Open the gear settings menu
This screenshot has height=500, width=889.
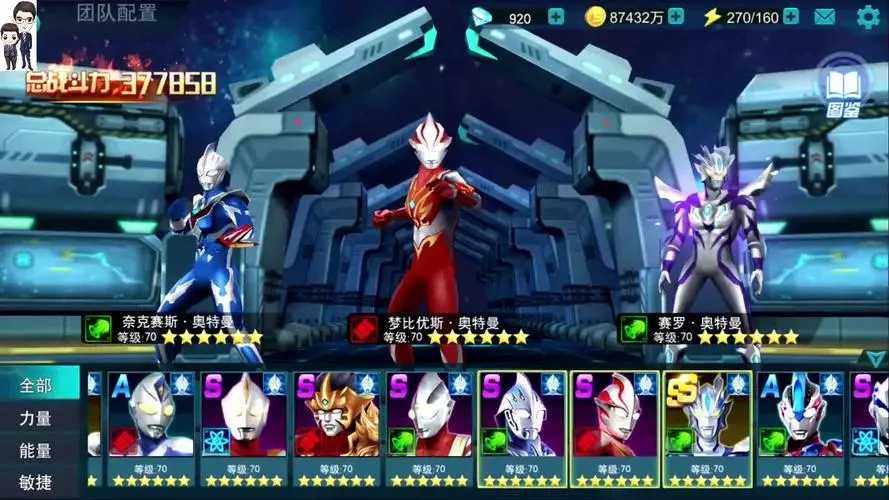(x=867, y=17)
